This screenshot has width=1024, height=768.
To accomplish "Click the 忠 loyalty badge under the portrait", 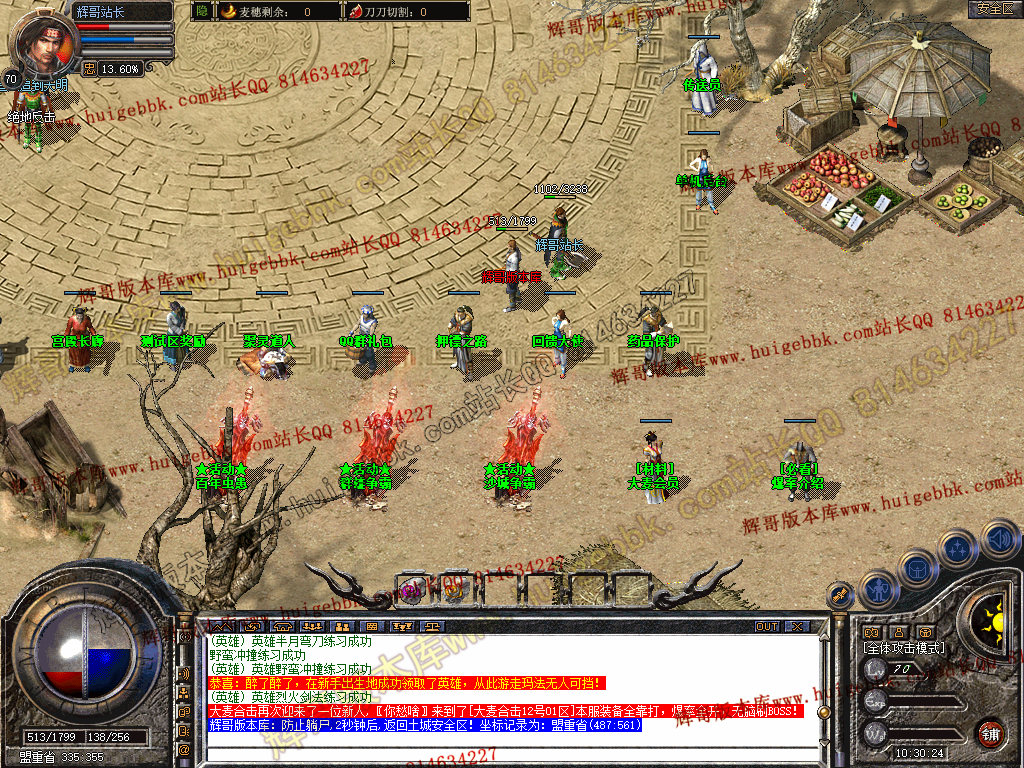I will pyautogui.click(x=89, y=69).
